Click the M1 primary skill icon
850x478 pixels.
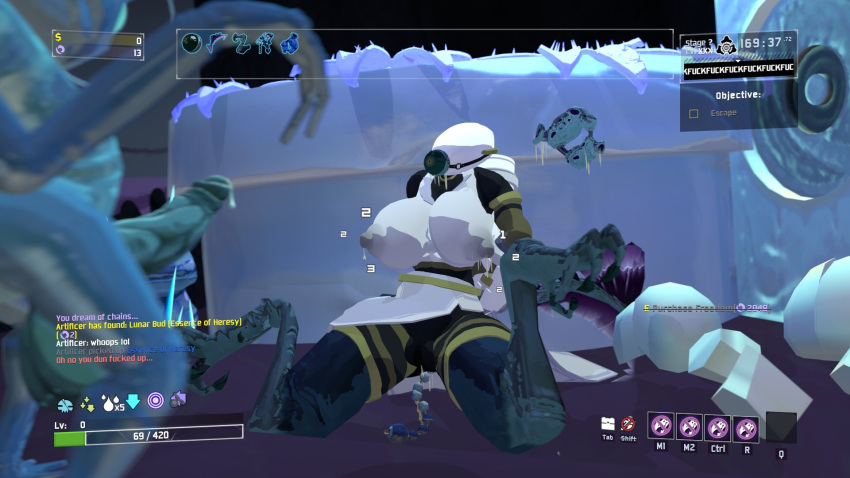tap(661, 427)
